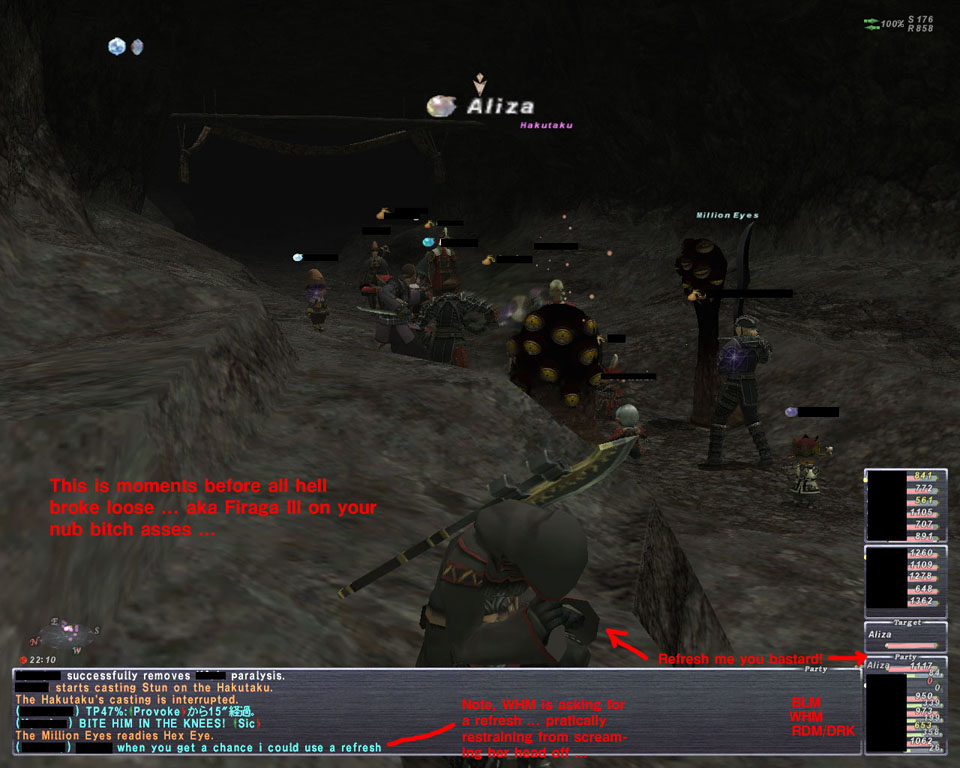Click the compass radar with pink dots
Viewport: 960px width, 768px height.
(x=67, y=631)
